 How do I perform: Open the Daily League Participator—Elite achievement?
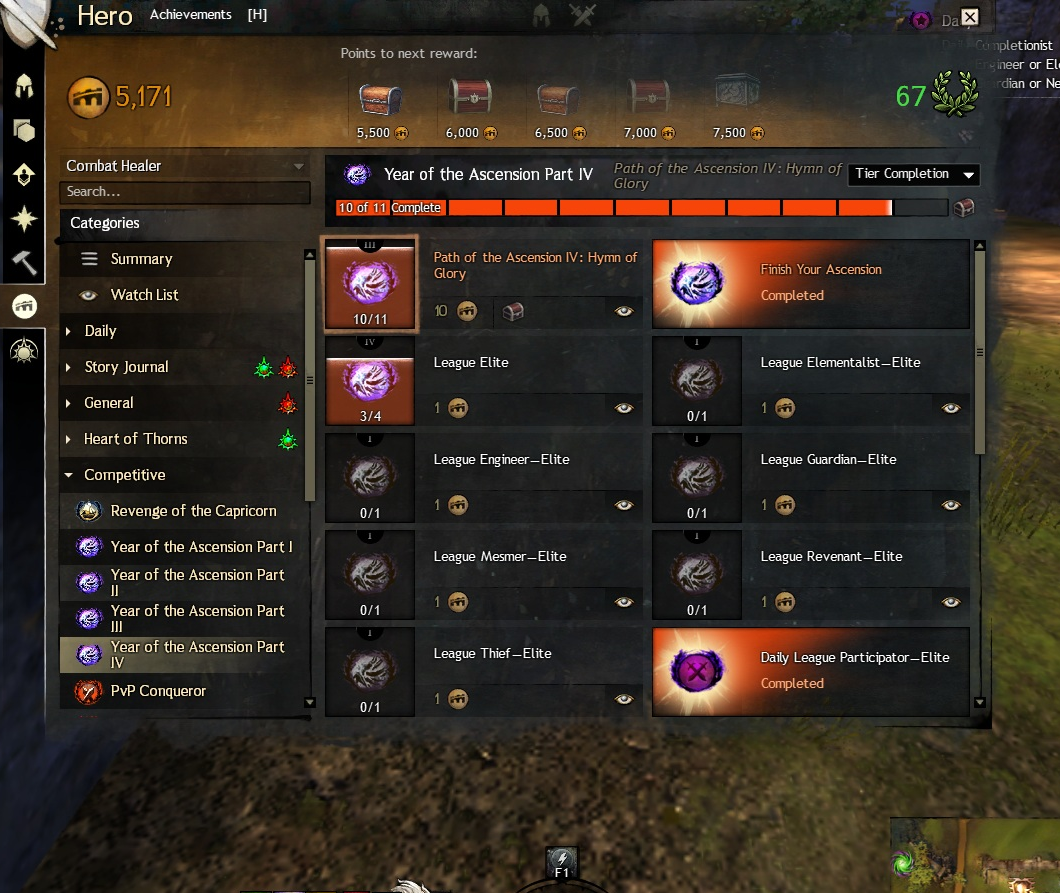tap(811, 672)
